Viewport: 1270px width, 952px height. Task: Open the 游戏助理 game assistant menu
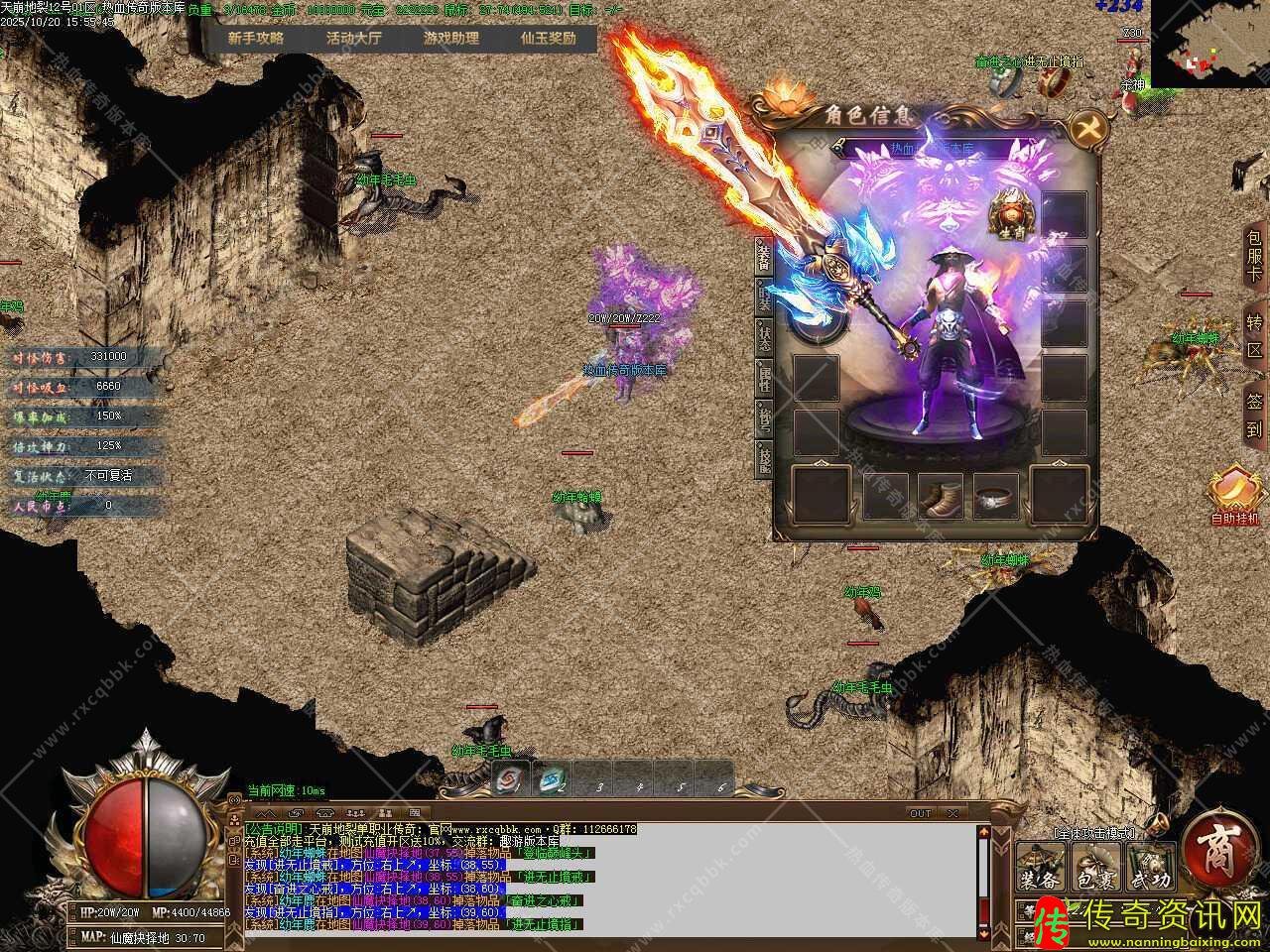(x=451, y=39)
